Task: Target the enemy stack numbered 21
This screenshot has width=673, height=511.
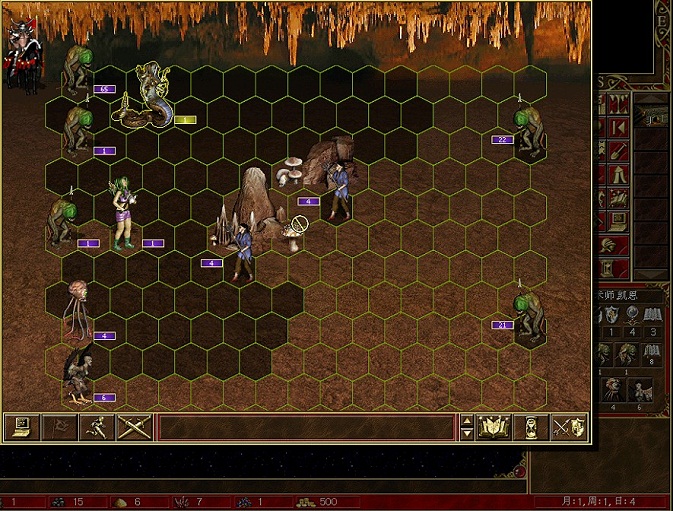Action: [527, 314]
